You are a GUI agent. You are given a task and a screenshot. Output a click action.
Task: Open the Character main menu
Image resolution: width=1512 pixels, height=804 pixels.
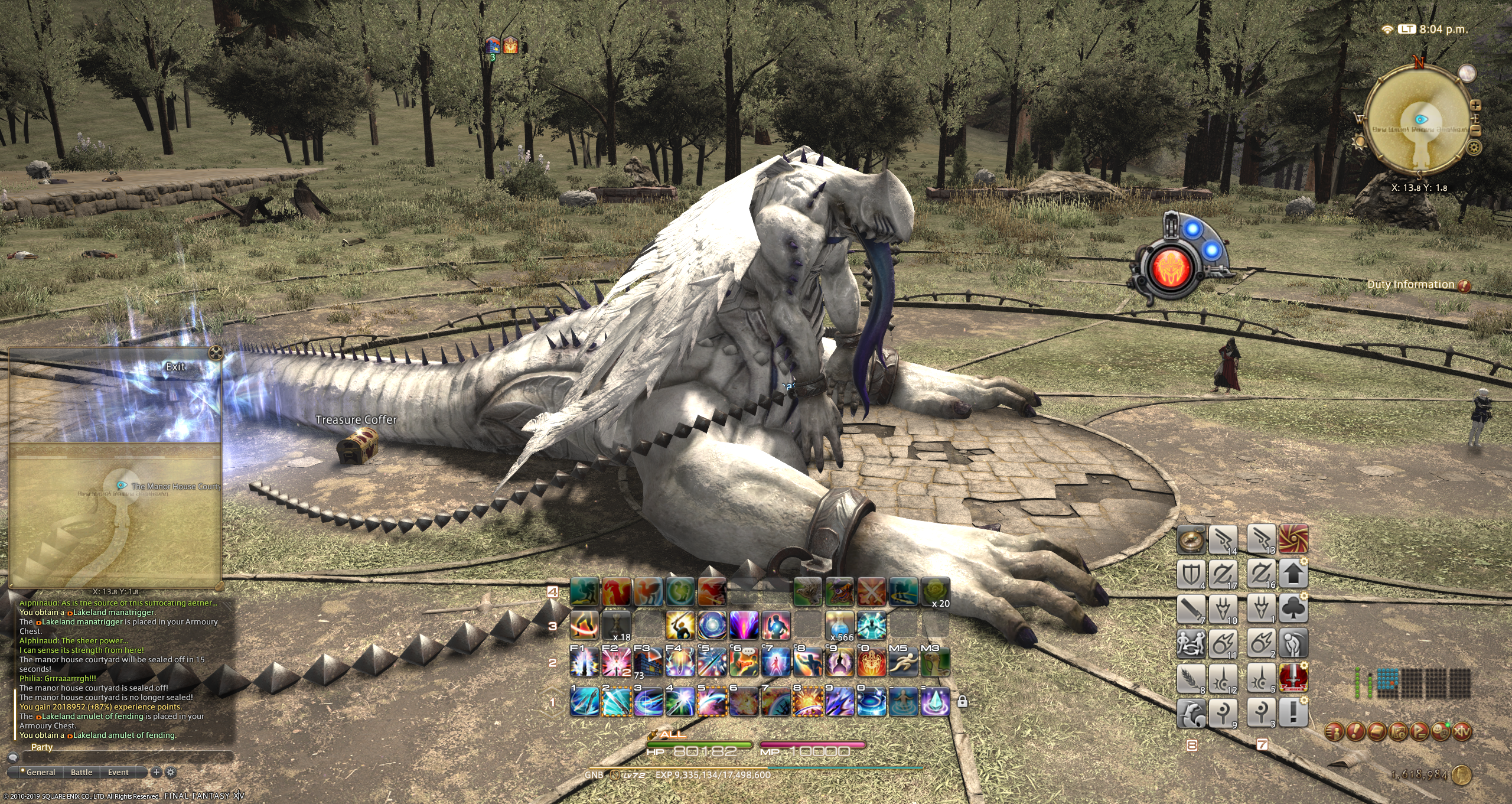[1334, 732]
